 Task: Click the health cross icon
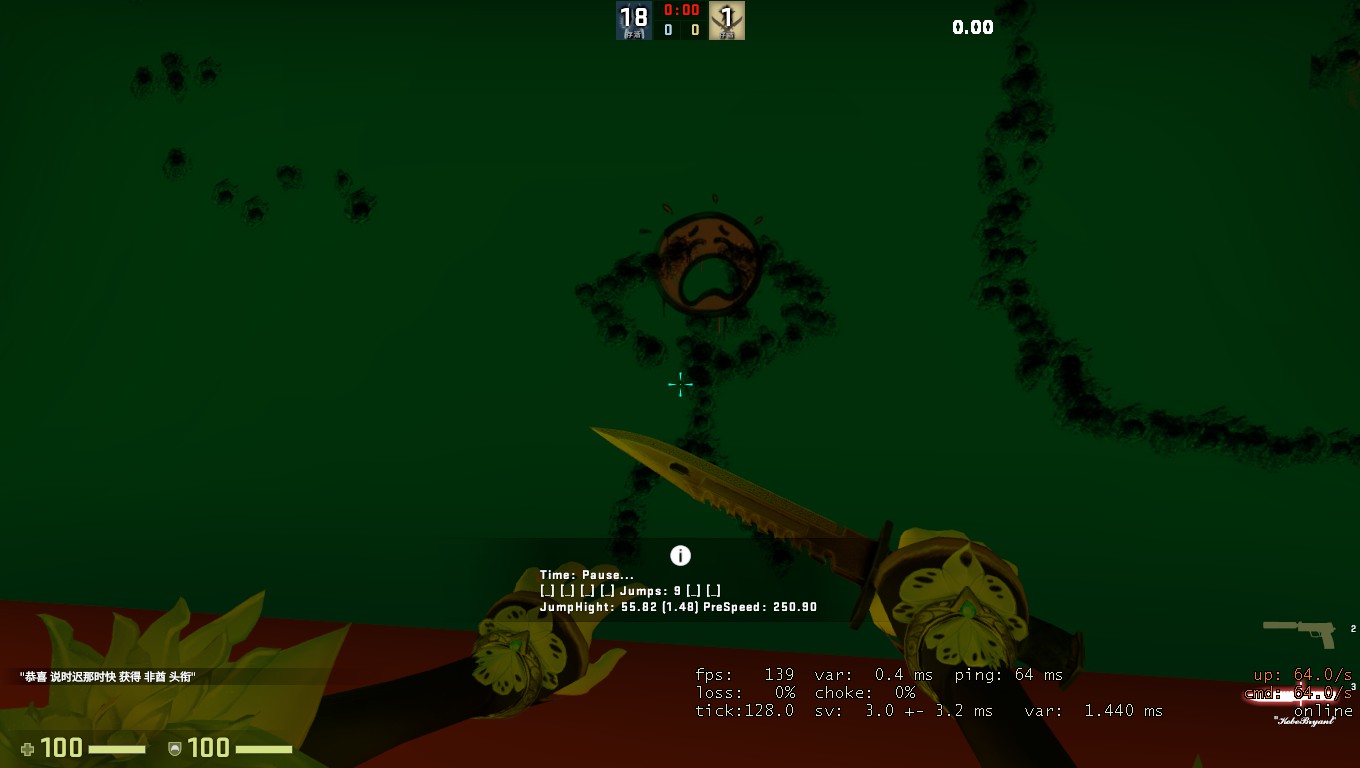(28, 747)
